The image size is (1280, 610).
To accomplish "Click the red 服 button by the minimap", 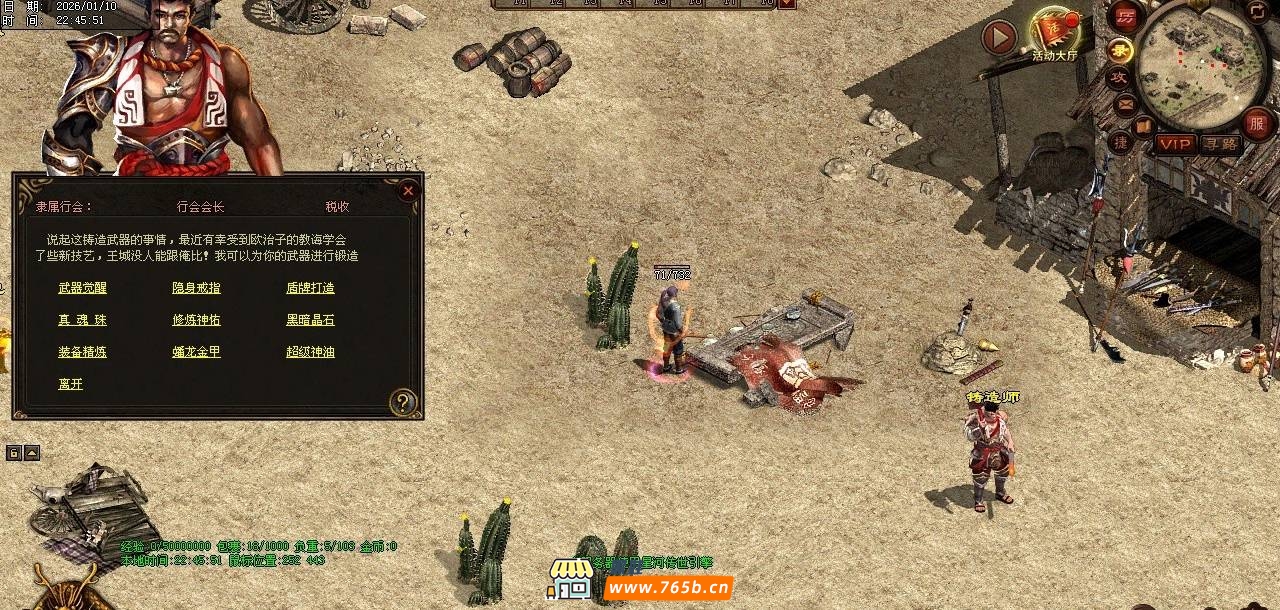I will (1258, 124).
